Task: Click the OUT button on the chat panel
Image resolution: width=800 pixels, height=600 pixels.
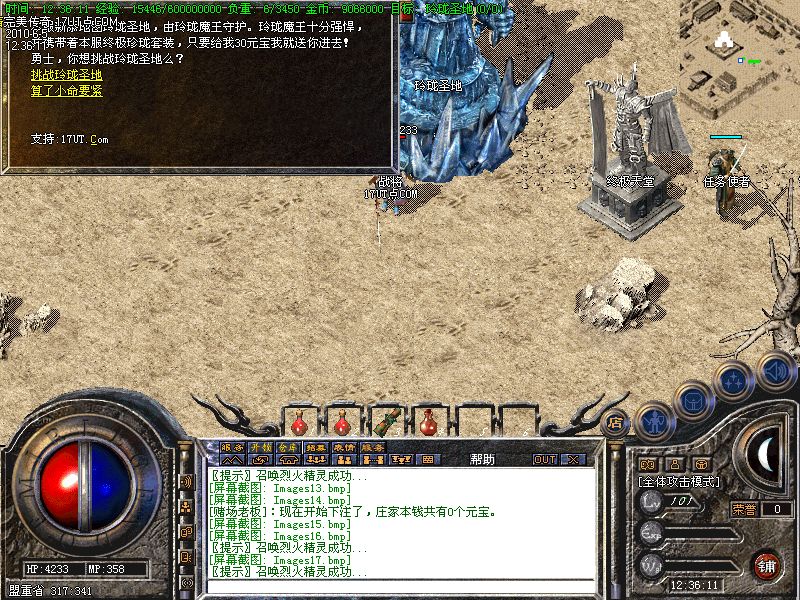Action: [544, 459]
